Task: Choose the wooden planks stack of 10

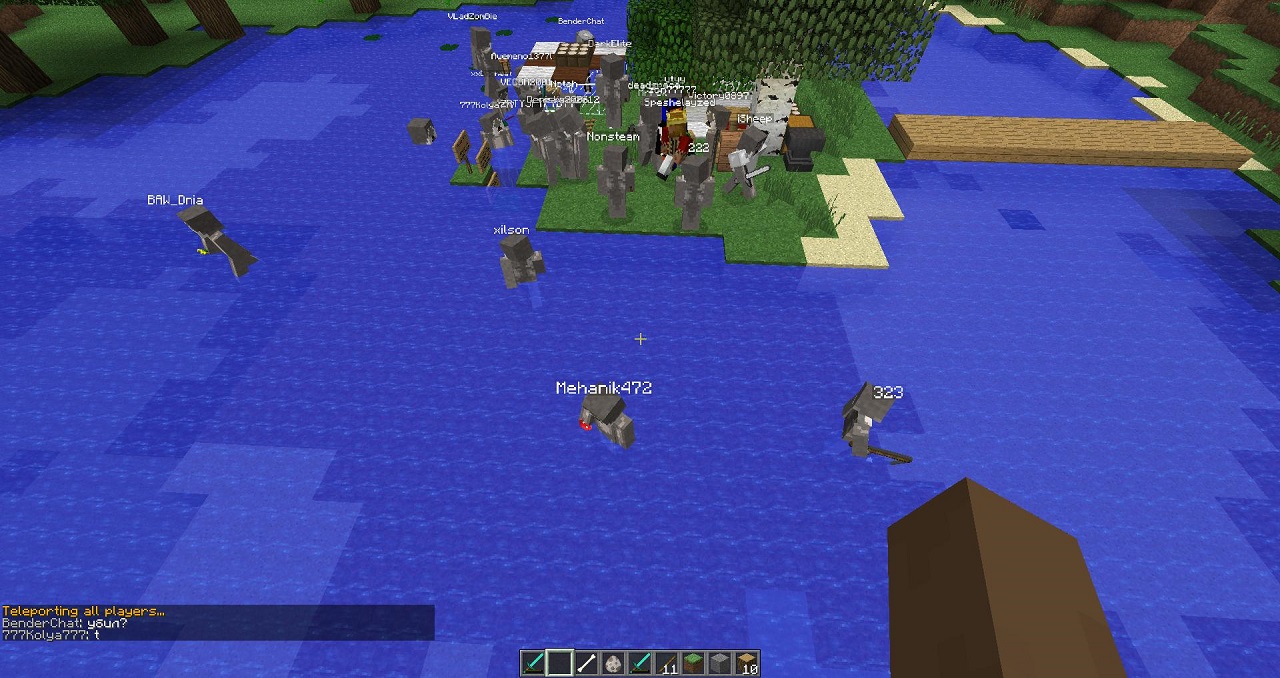Action: coord(747,662)
